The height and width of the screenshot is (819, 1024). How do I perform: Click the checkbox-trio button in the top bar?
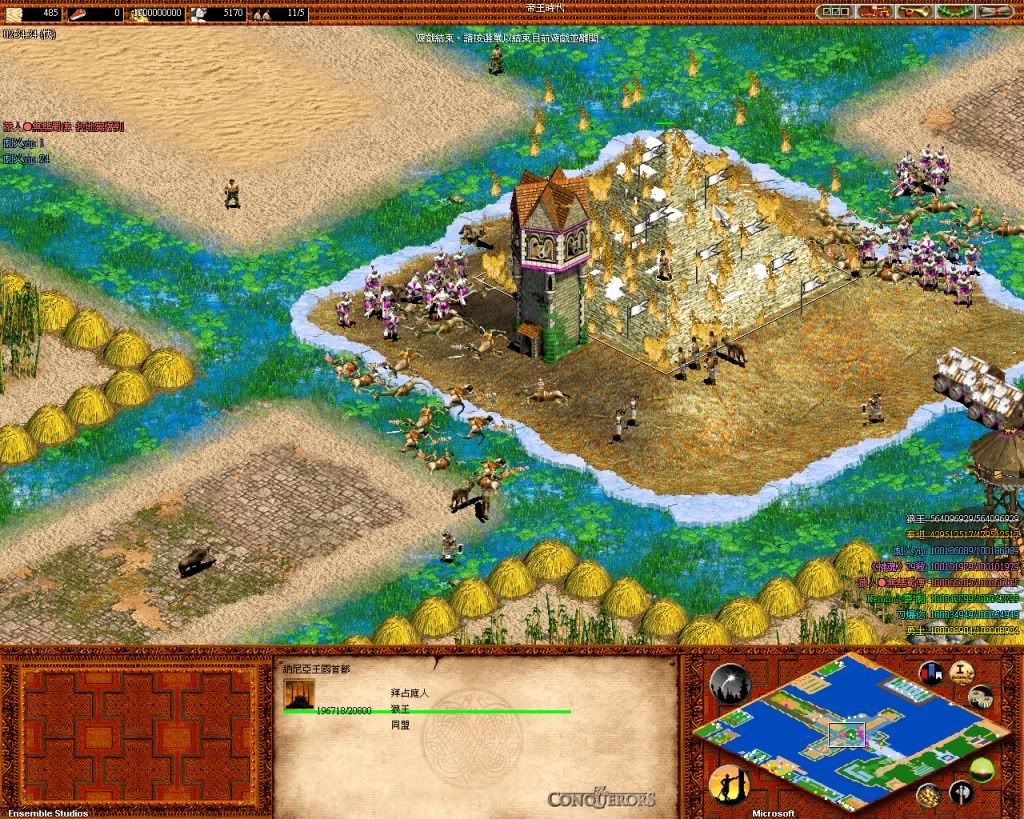pyautogui.click(x=833, y=12)
